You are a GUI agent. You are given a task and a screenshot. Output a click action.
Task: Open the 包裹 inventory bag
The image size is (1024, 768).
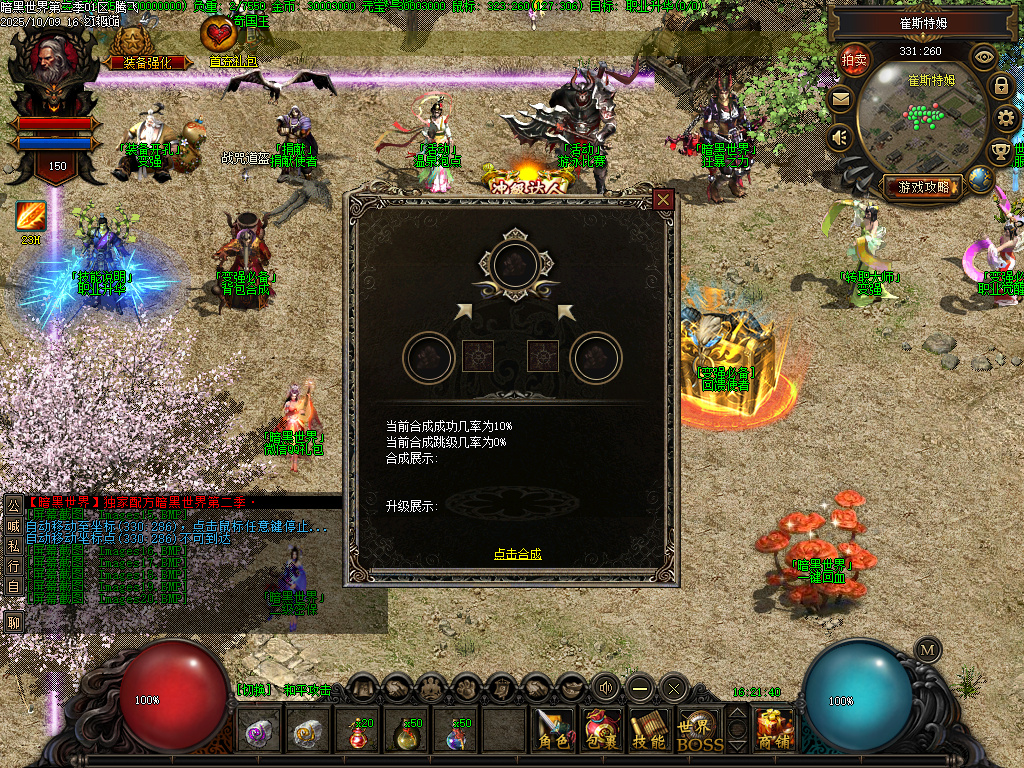click(x=603, y=730)
